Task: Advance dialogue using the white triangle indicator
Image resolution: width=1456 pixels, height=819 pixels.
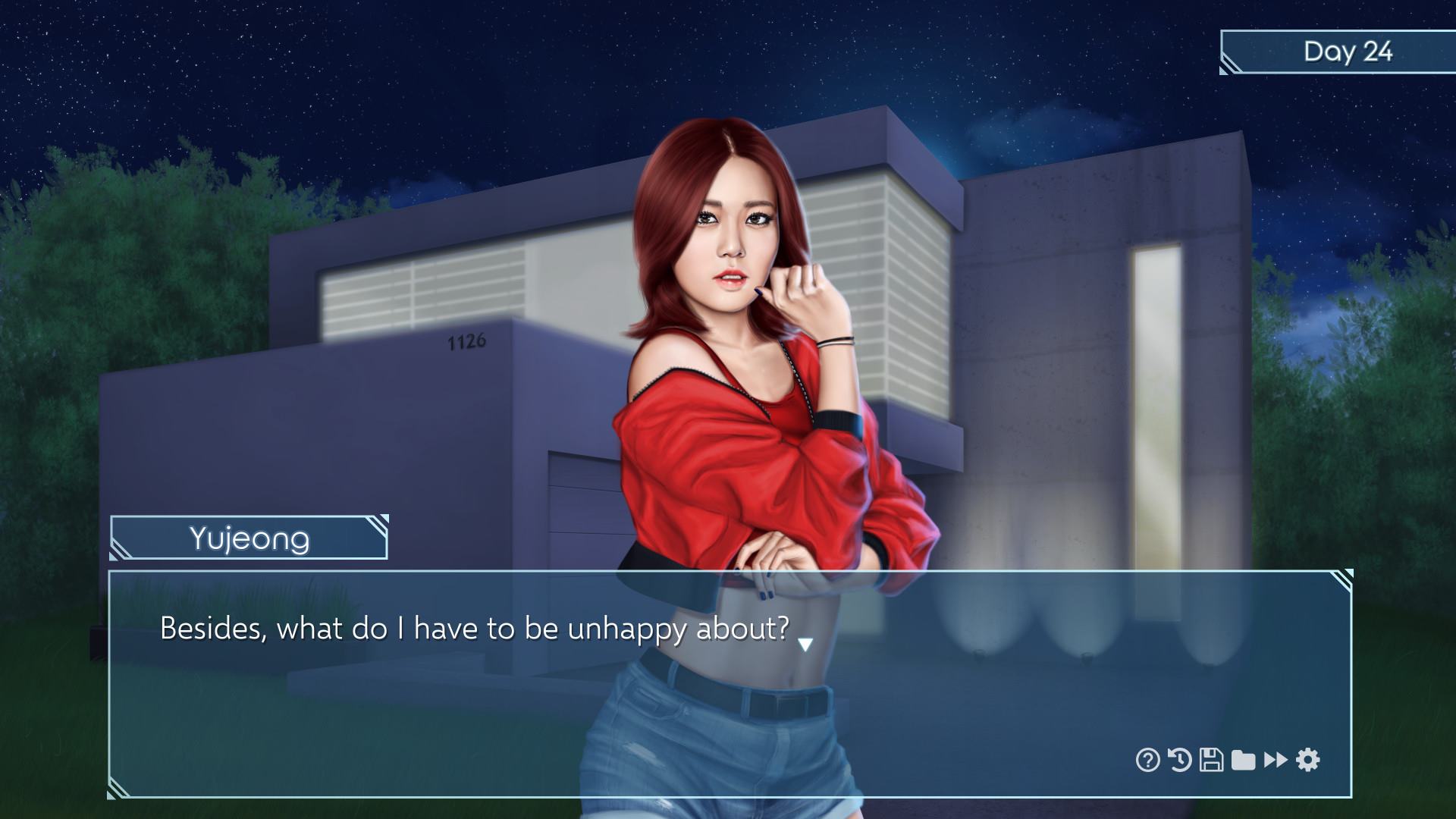Action: click(805, 645)
